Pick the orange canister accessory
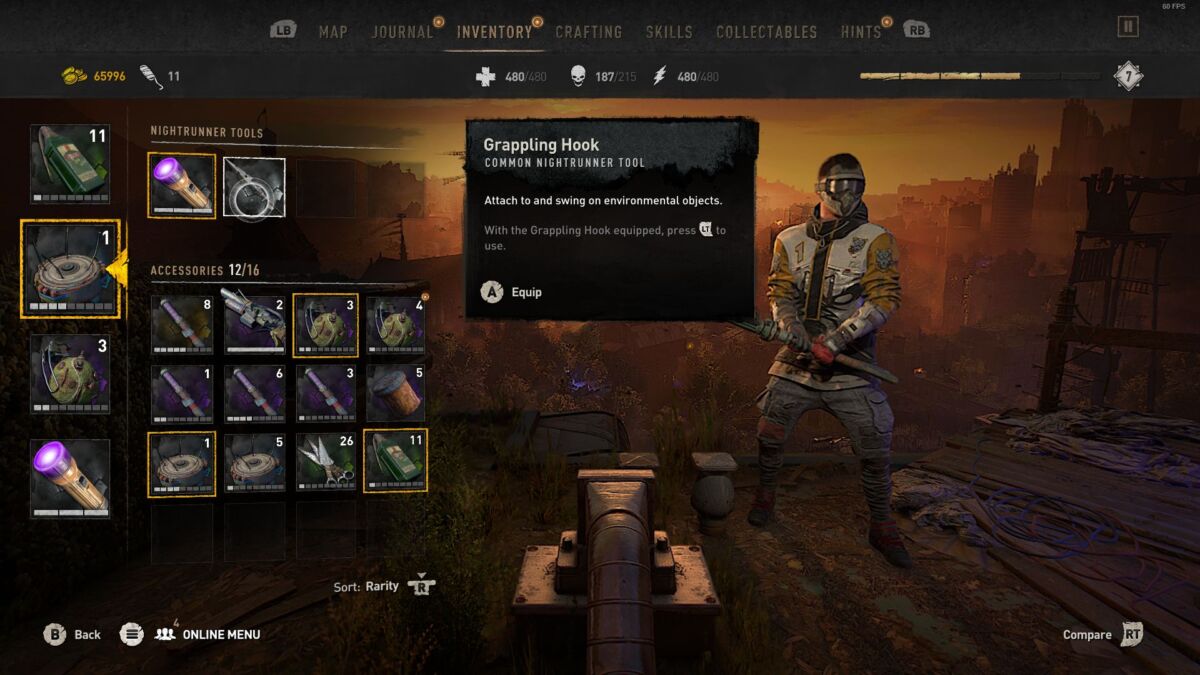The width and height of the screenshot is (1200, 675). tap(396, 394)
